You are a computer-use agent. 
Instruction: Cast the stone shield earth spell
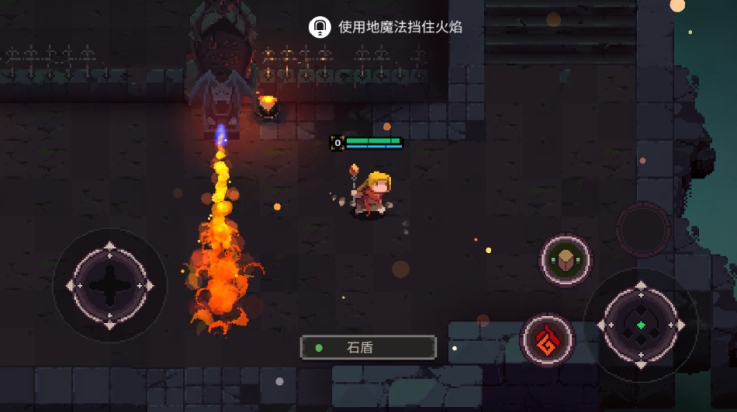tap(566, 260)
